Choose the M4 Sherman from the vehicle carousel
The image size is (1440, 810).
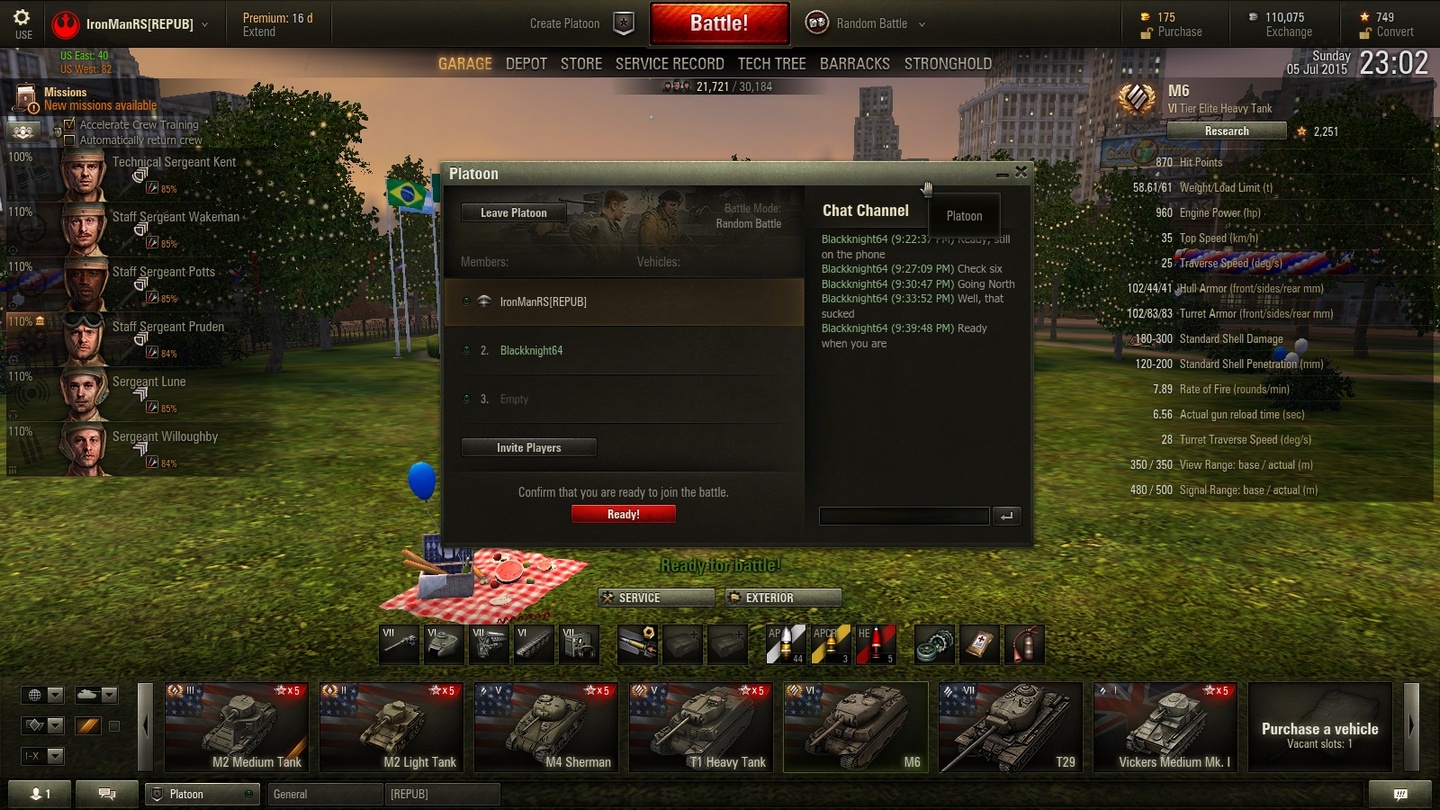[546, 727]
